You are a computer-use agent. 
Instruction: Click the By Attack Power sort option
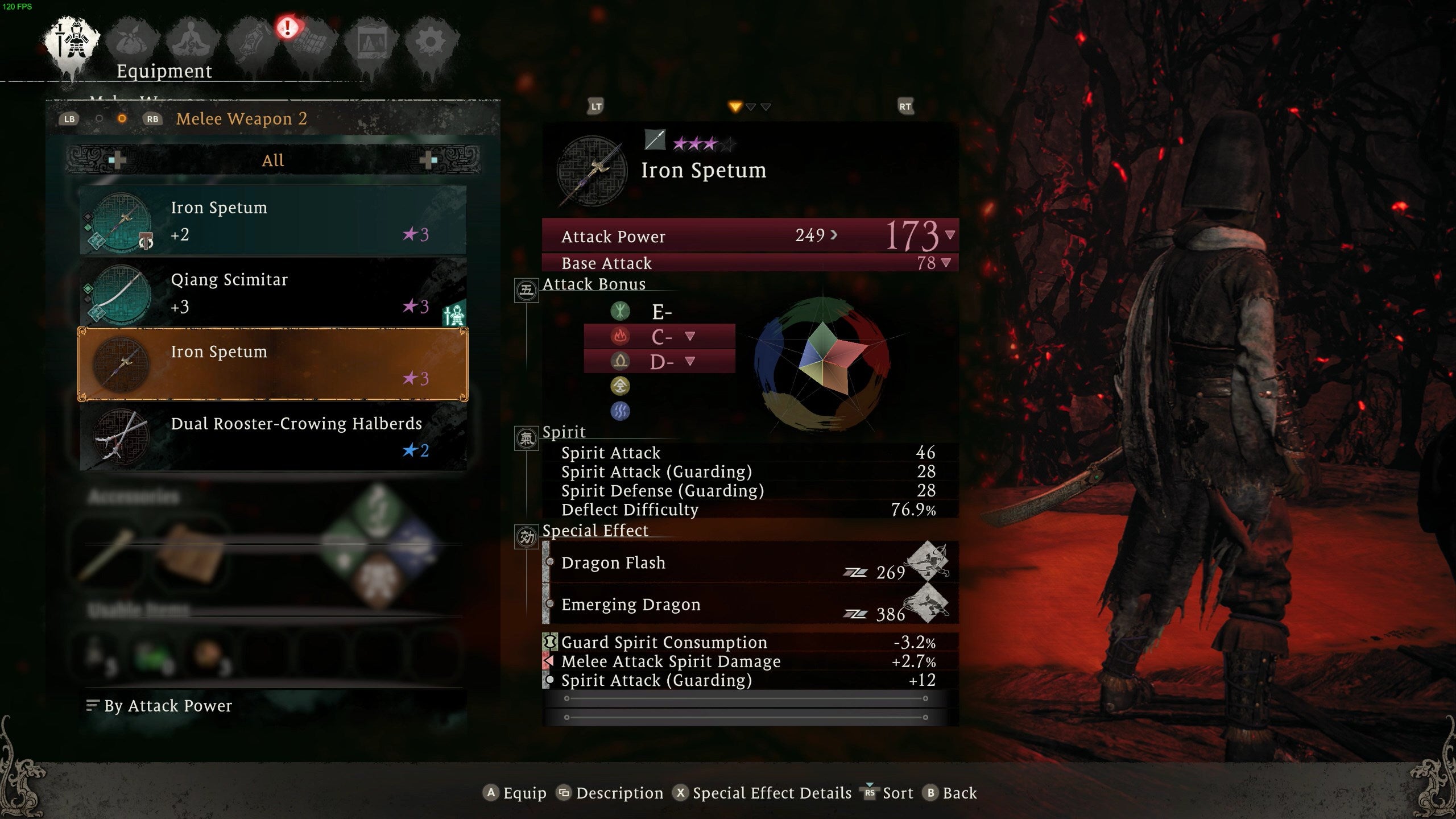pos(168,706)
